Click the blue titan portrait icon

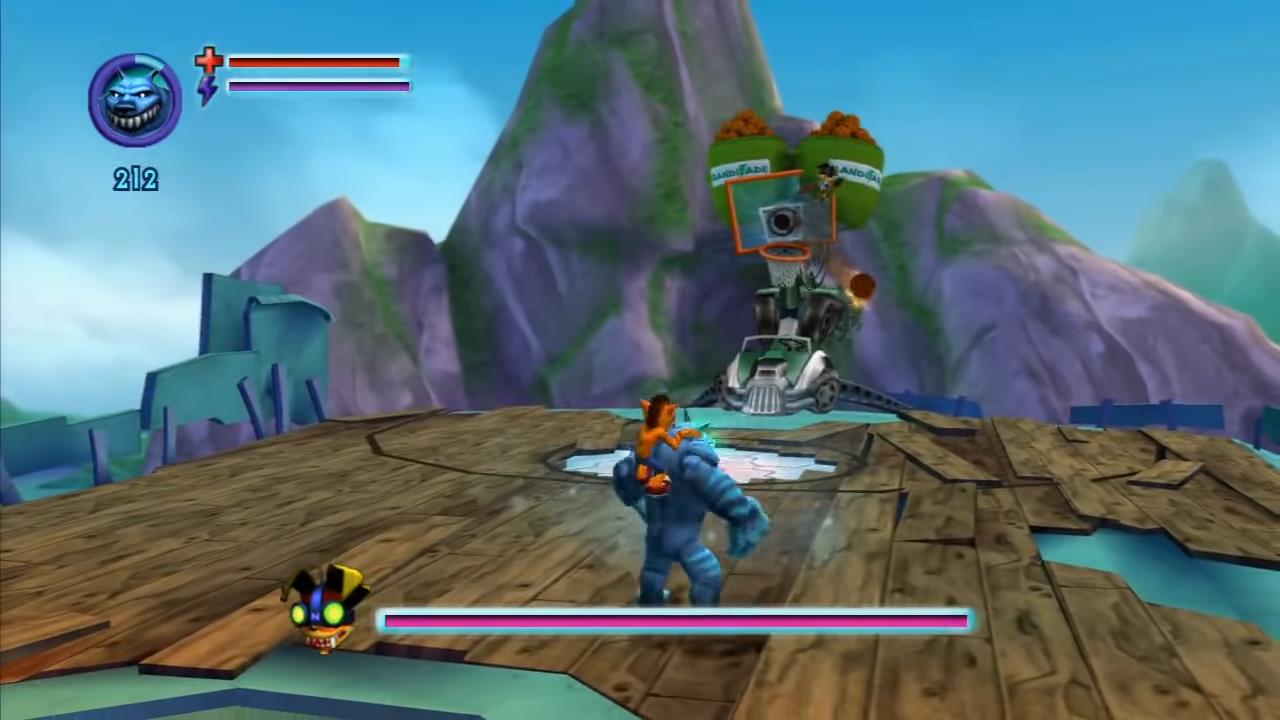[x=135, y=100]
